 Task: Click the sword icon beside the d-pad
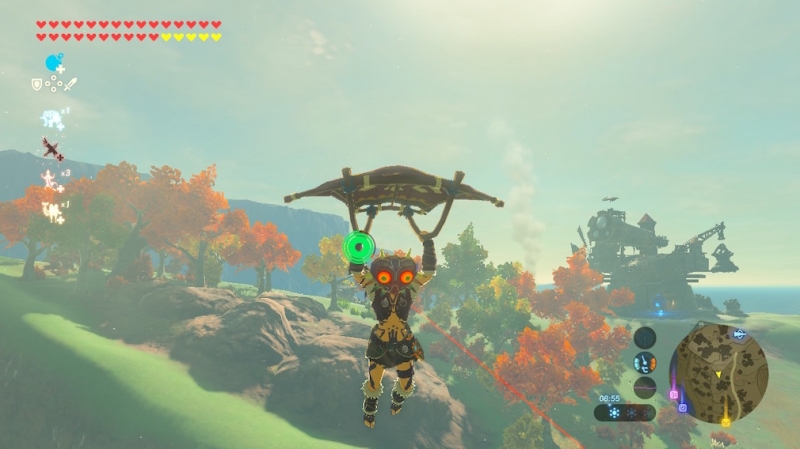pos(70,84)
